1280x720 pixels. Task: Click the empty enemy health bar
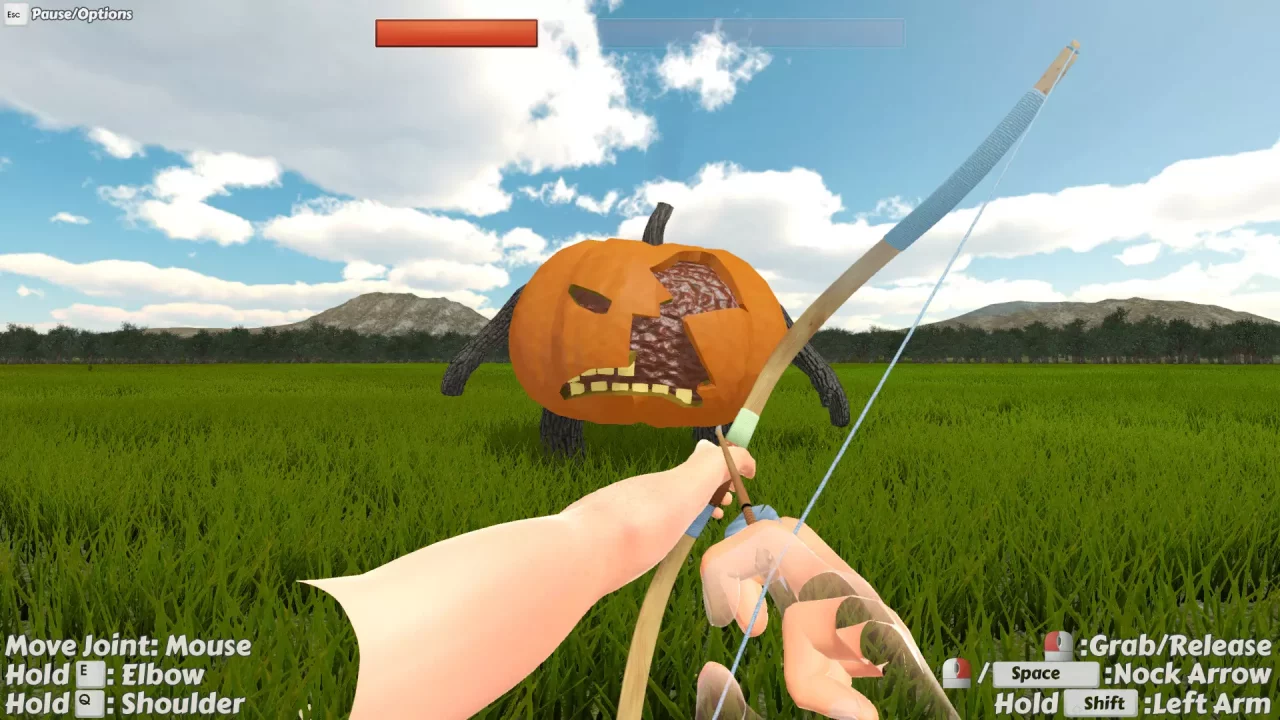coord(750,34)
